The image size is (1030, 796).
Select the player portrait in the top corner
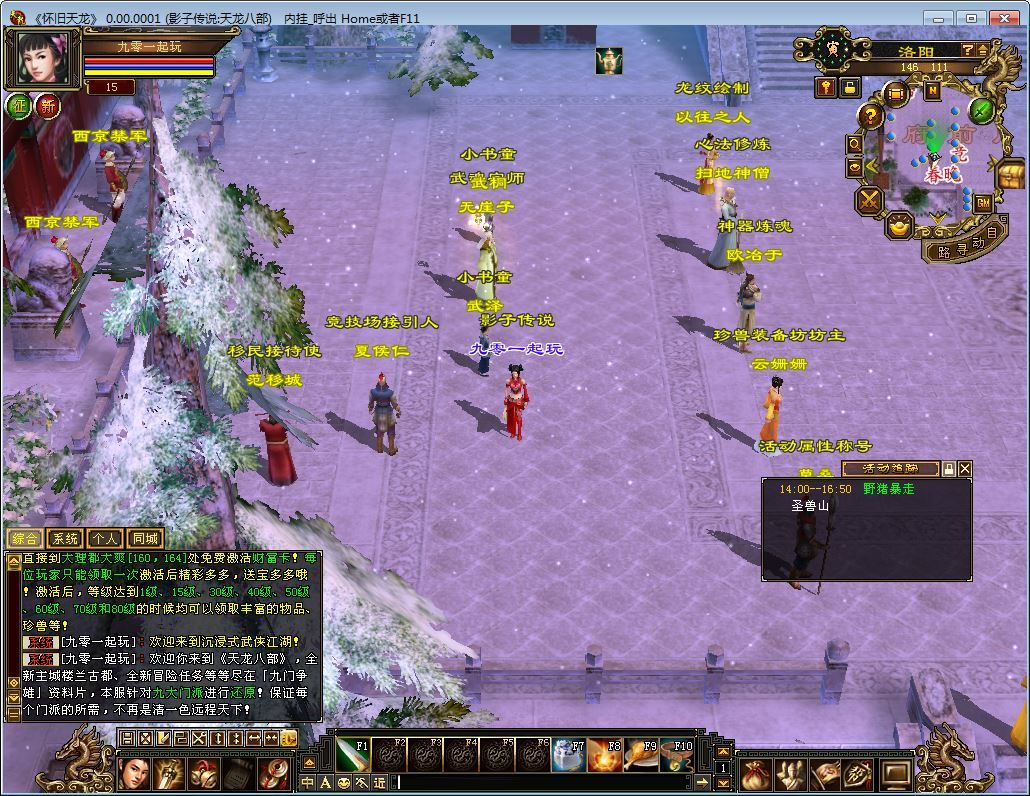click(x=43, y=59)
